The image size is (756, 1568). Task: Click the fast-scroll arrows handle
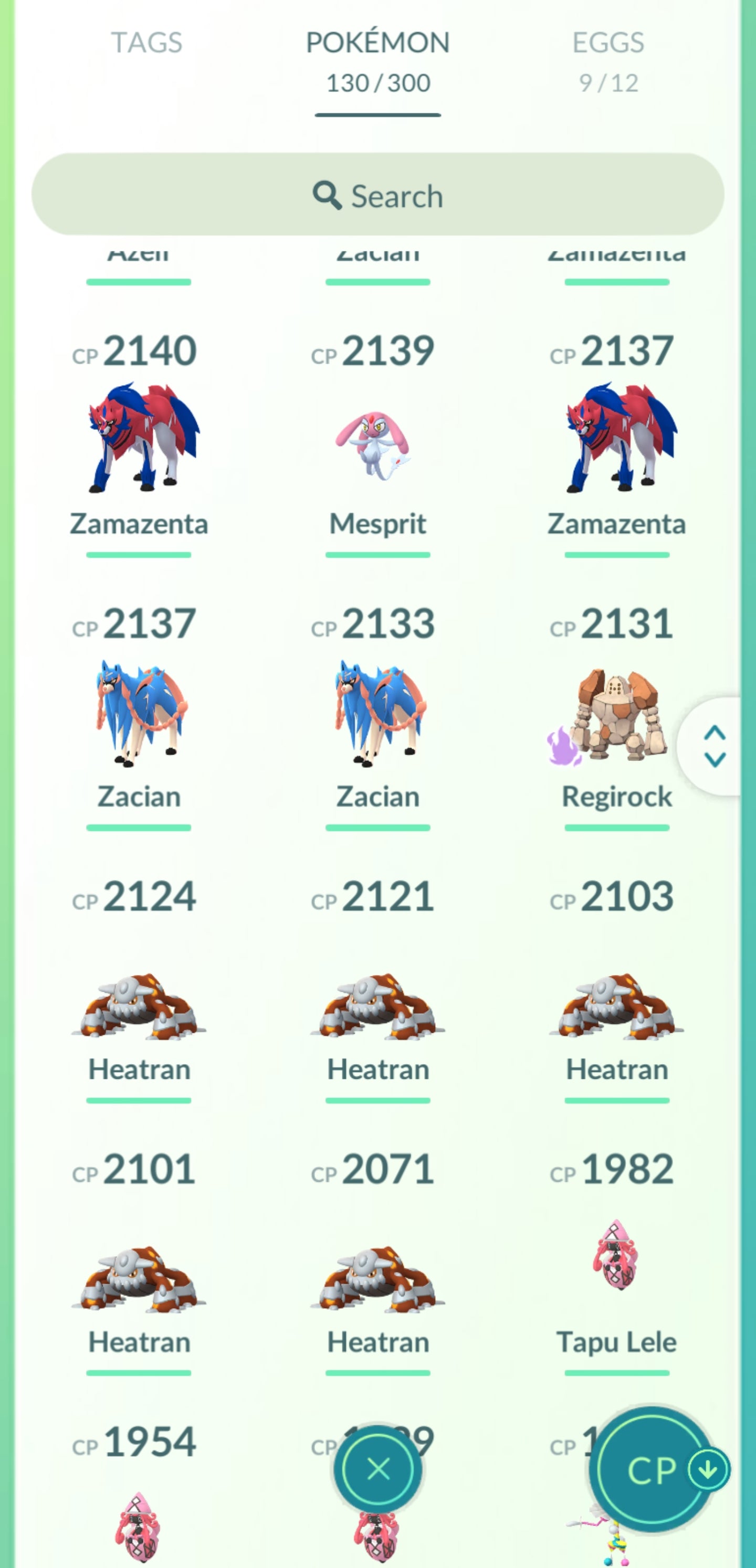(x=714, y=746)
